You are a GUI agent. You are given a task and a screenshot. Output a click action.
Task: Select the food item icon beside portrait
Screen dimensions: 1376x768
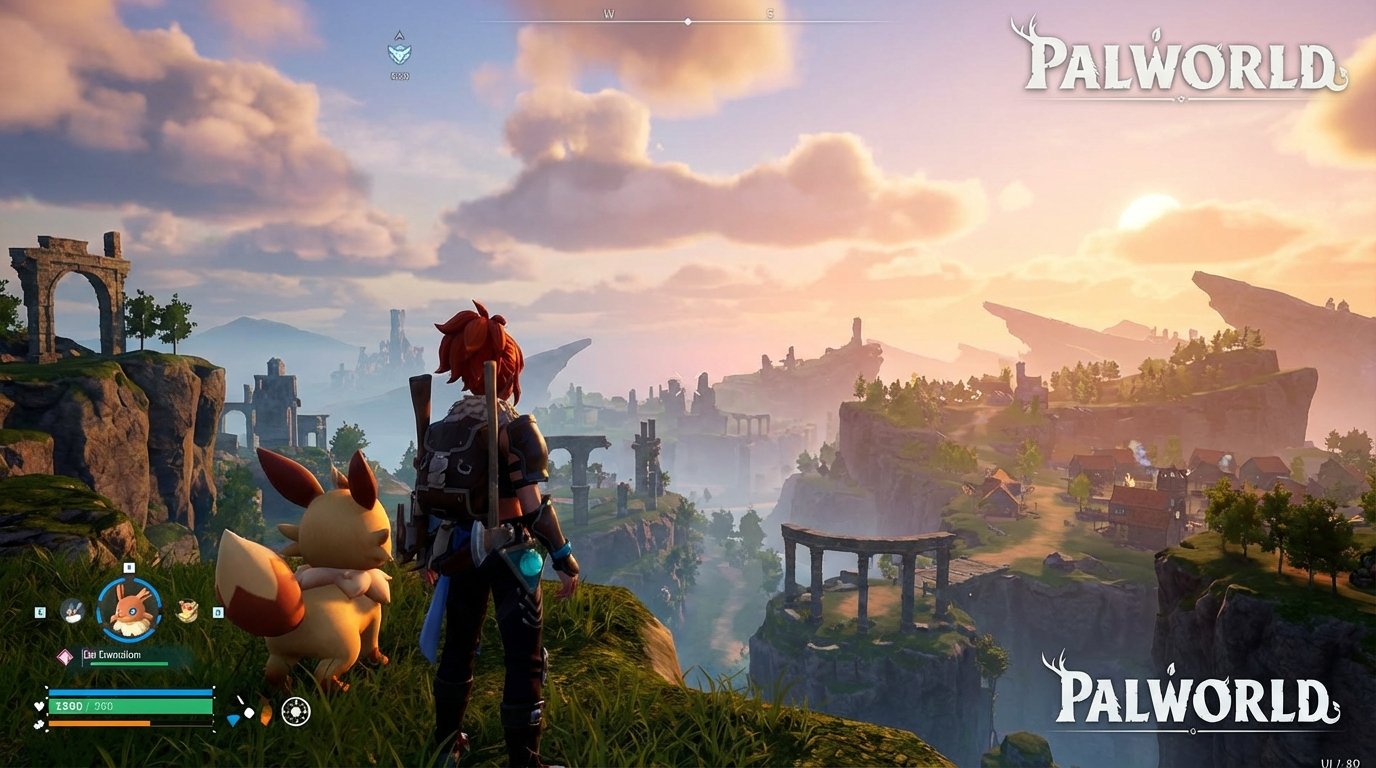point(186,611)
